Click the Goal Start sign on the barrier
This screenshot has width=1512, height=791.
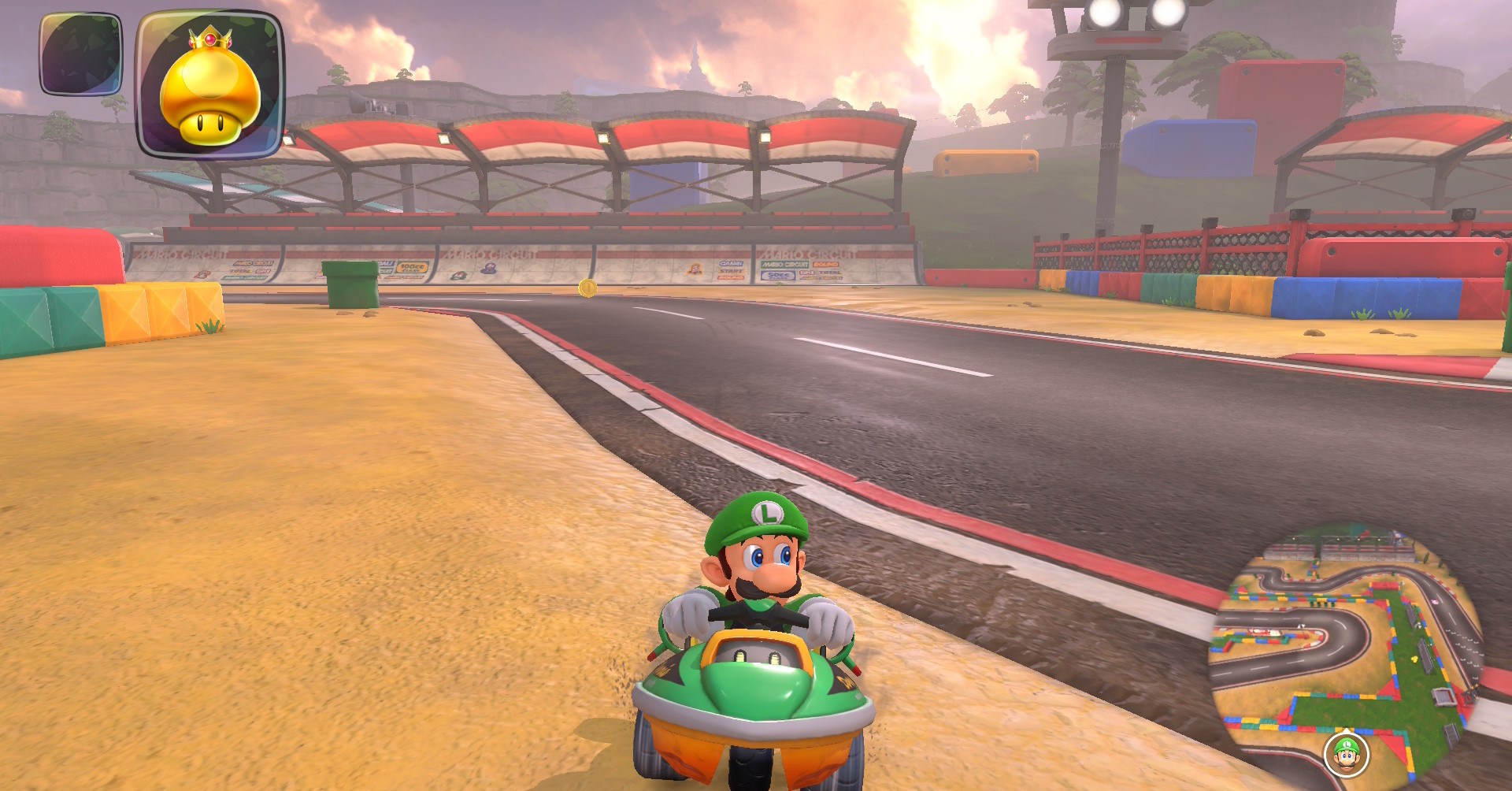pos(729,270)
